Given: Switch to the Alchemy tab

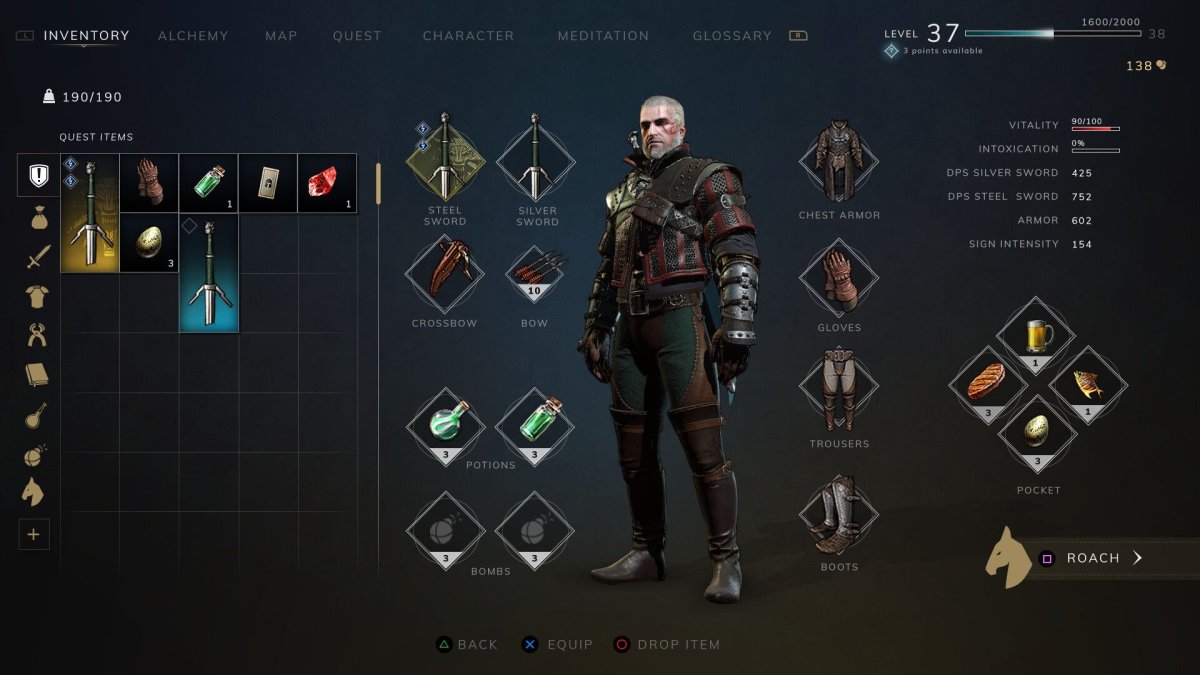Looking at the screenshot, I should point(193,36).
